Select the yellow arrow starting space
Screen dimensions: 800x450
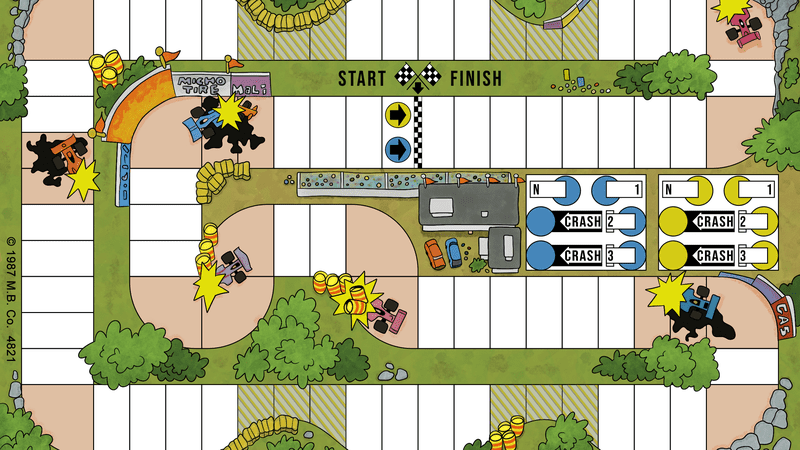398,116
